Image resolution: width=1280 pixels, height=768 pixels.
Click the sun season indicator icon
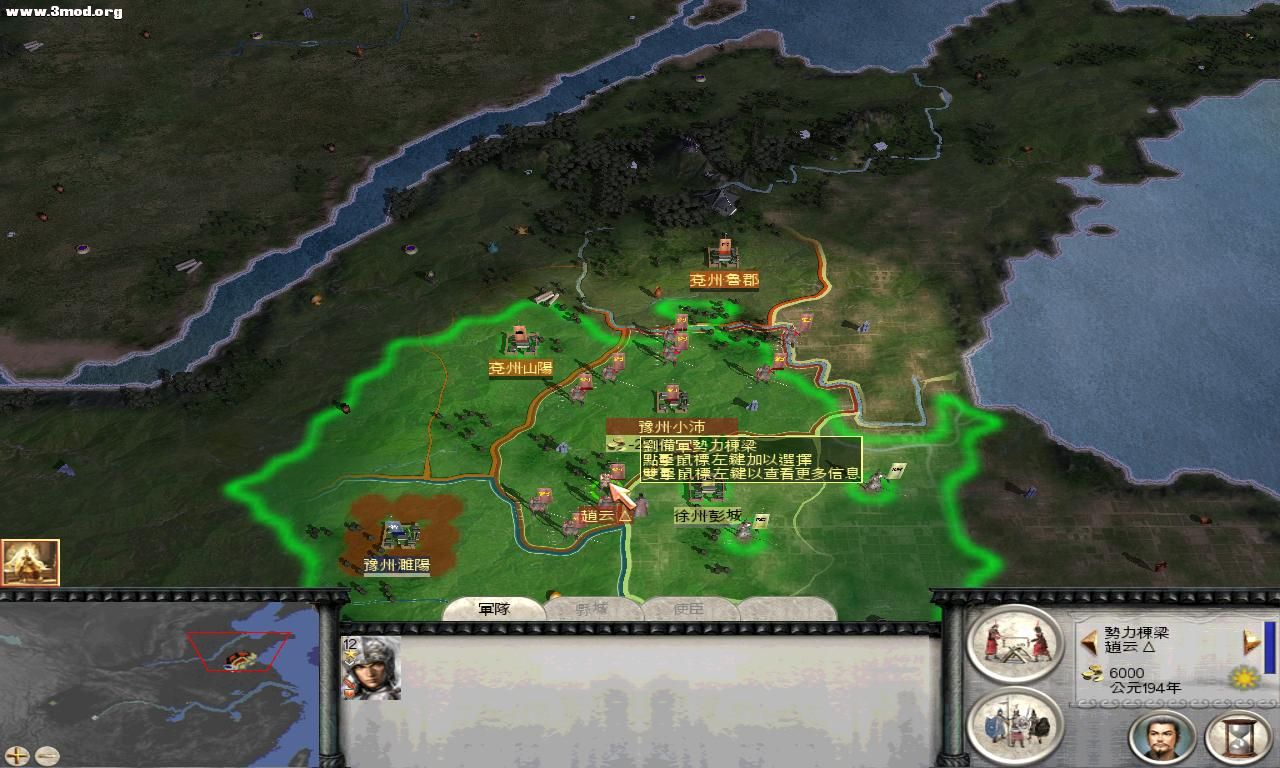(x=1242, y=677)
